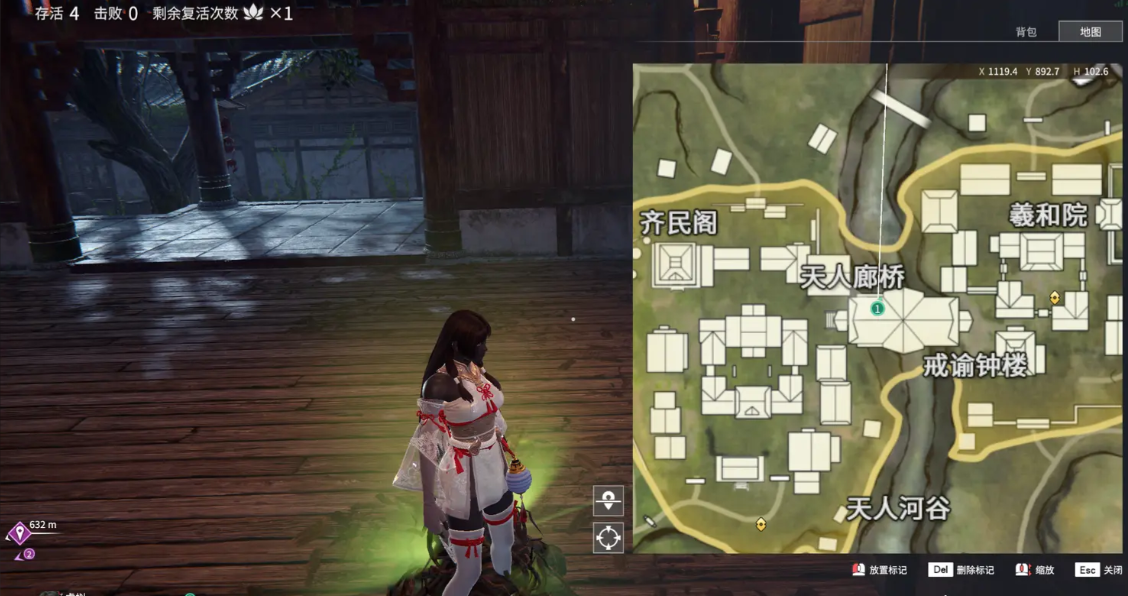The width and height of the screenshot is (1128, 596).
Task: Click the 天人廊桥 location label on map
Action: pyautogui.click(x=853, y=277)
